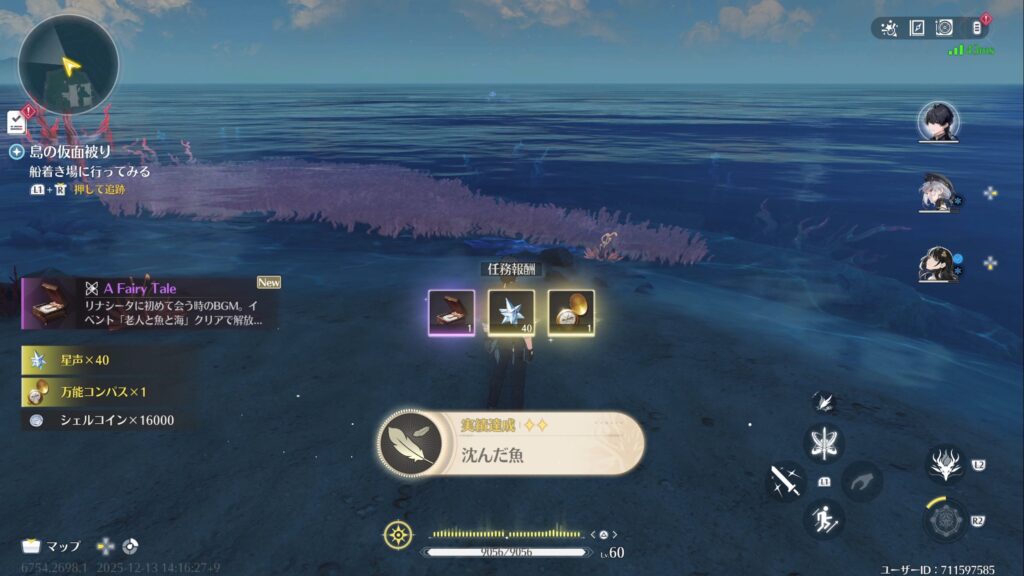The width and height of the screenshot is (1024, 576).
Task: Tap the running figure dodge button
Action: coord(824,518)
